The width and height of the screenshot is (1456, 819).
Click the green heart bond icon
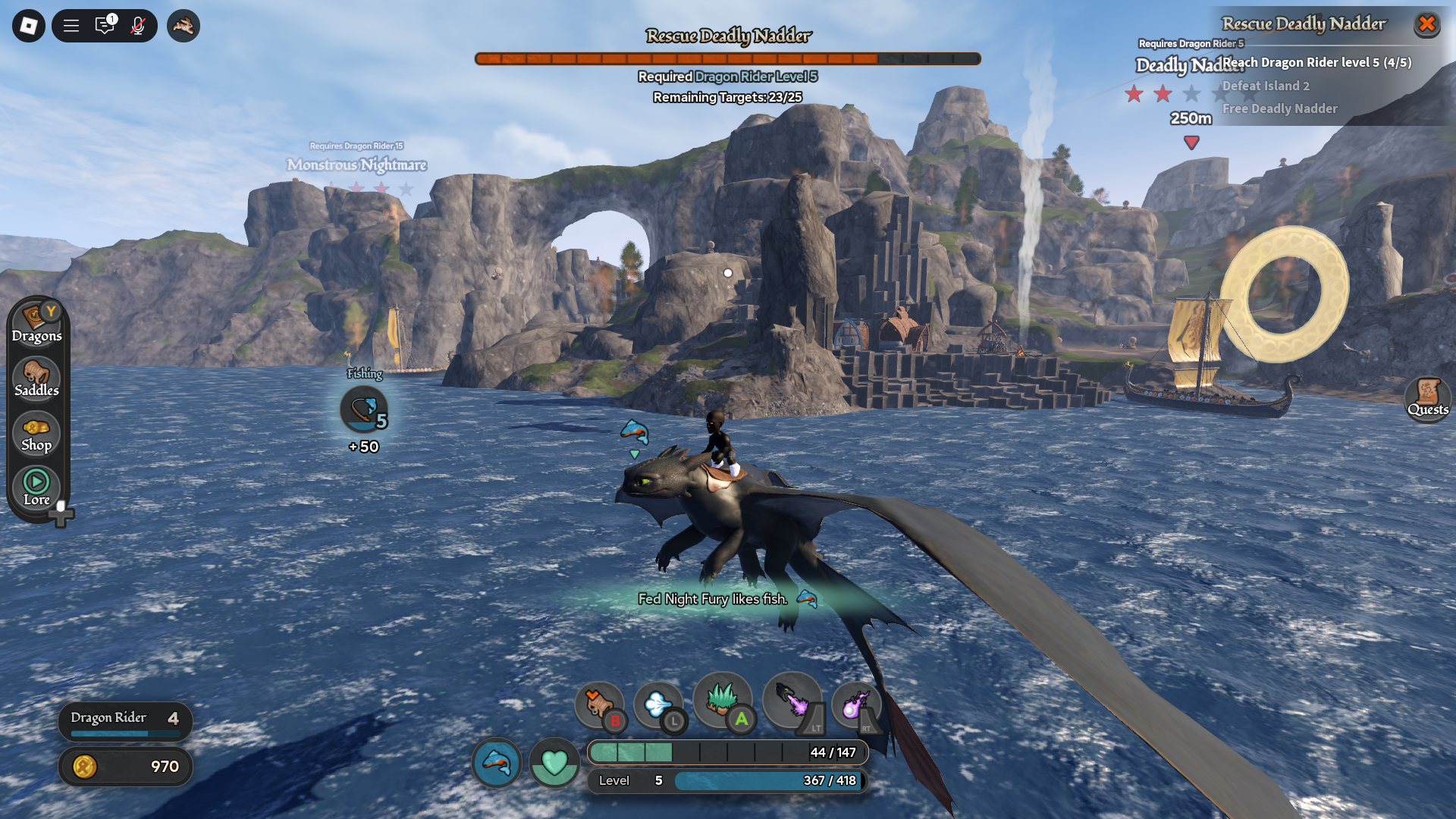[x=554, y=762]
